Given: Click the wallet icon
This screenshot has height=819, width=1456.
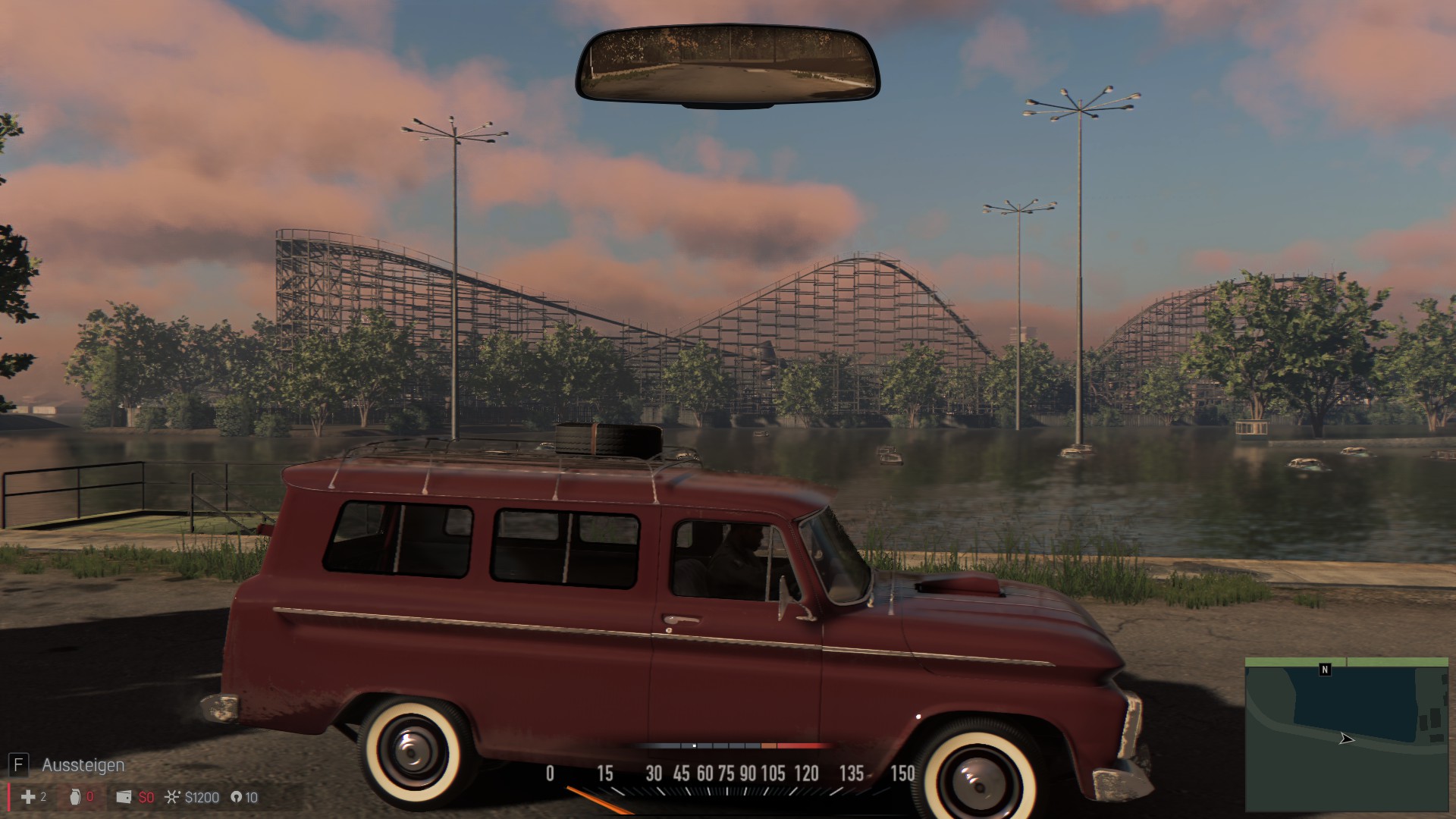Looking at the screenshot, I should [x=124, y=797].
